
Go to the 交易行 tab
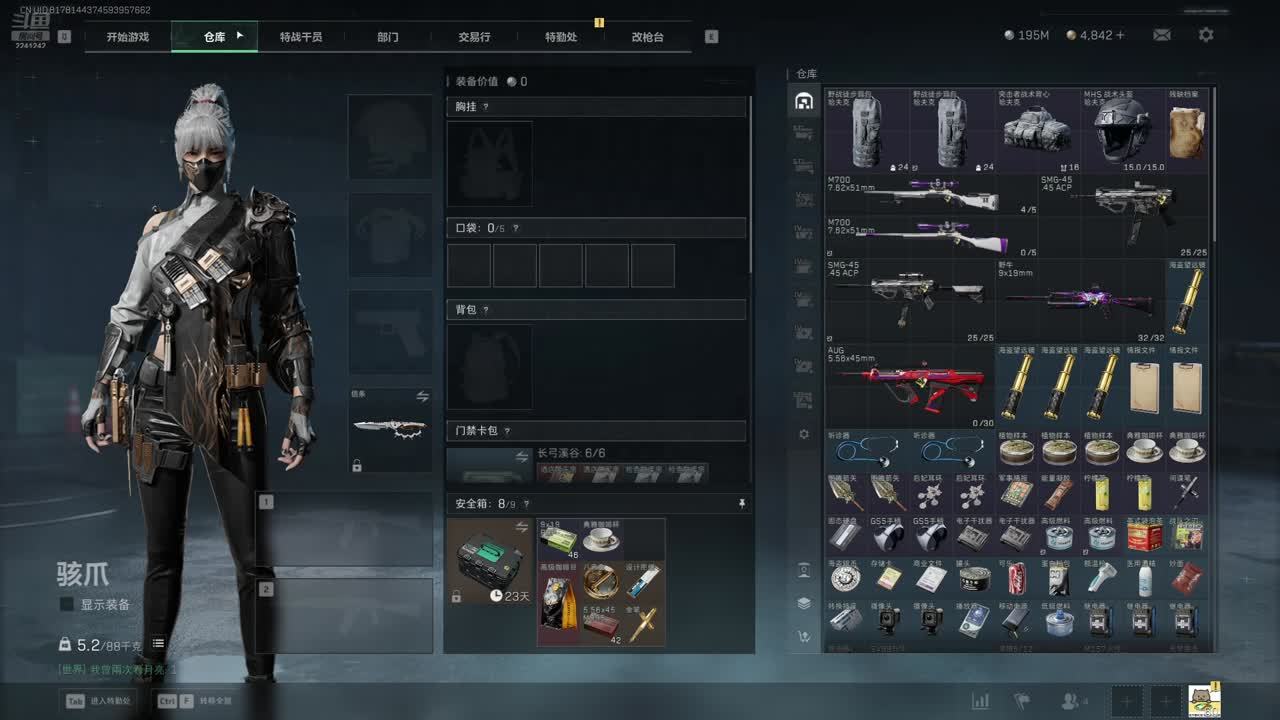[474, 37]
